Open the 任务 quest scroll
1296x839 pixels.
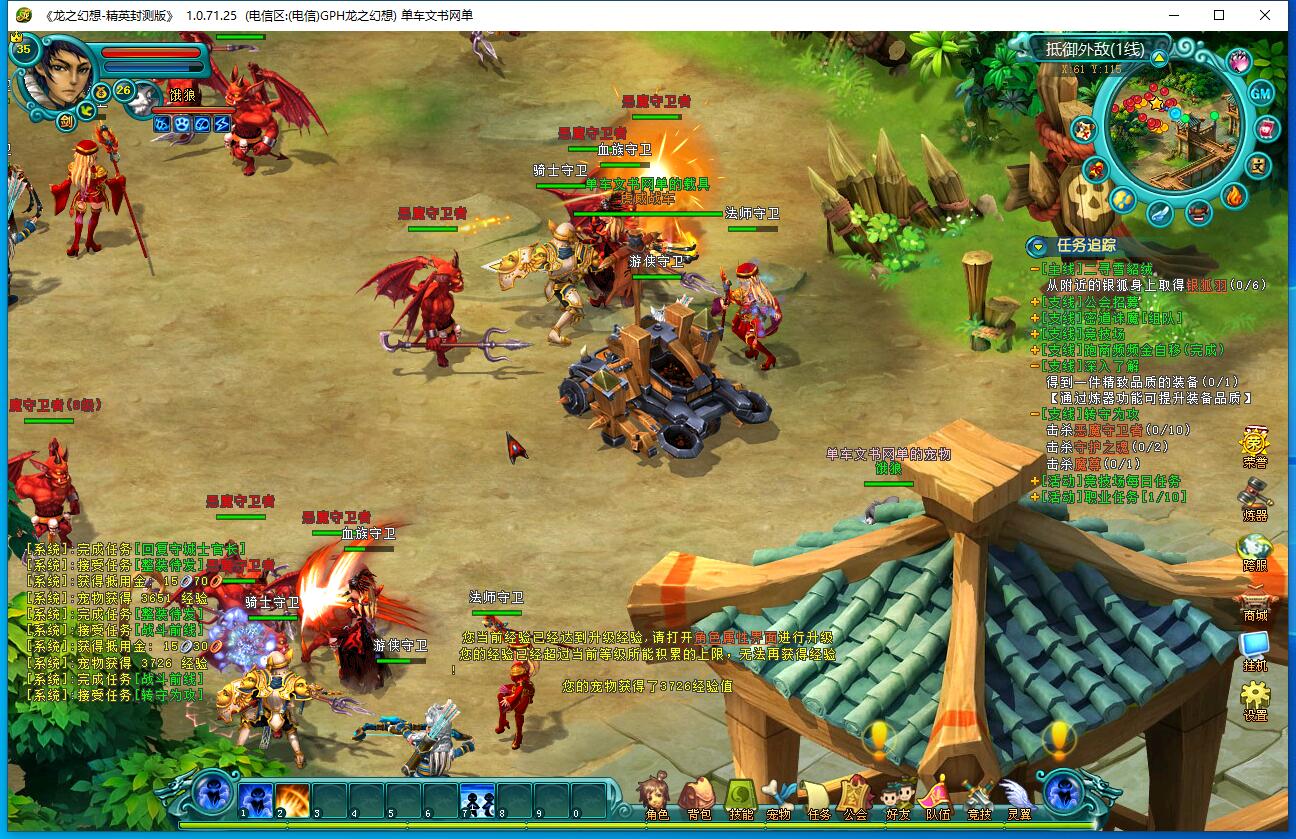tap(819, 798)
